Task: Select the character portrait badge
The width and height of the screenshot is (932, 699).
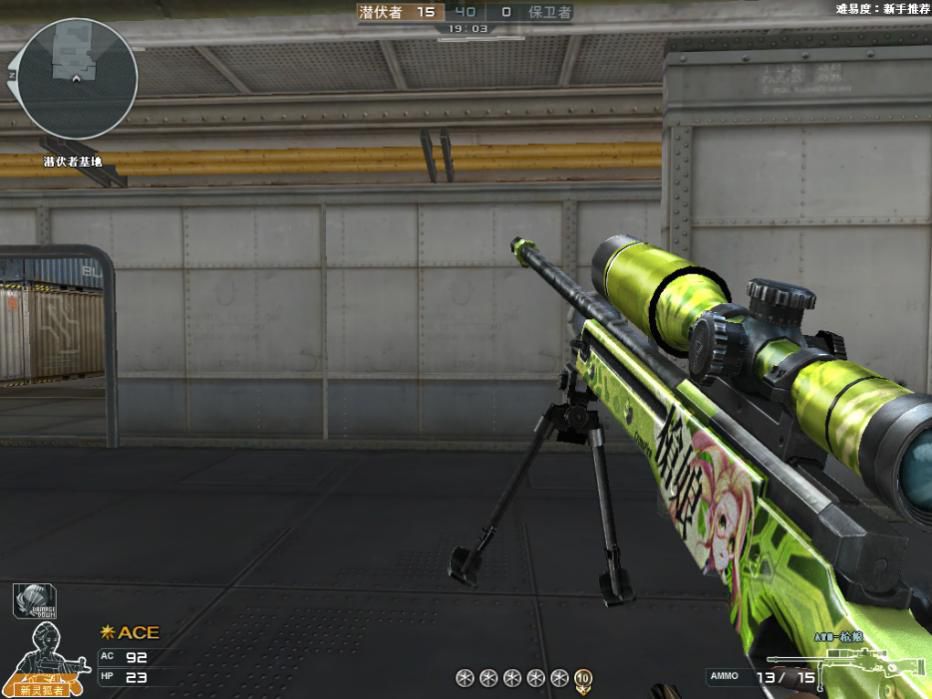Action: 48,660
